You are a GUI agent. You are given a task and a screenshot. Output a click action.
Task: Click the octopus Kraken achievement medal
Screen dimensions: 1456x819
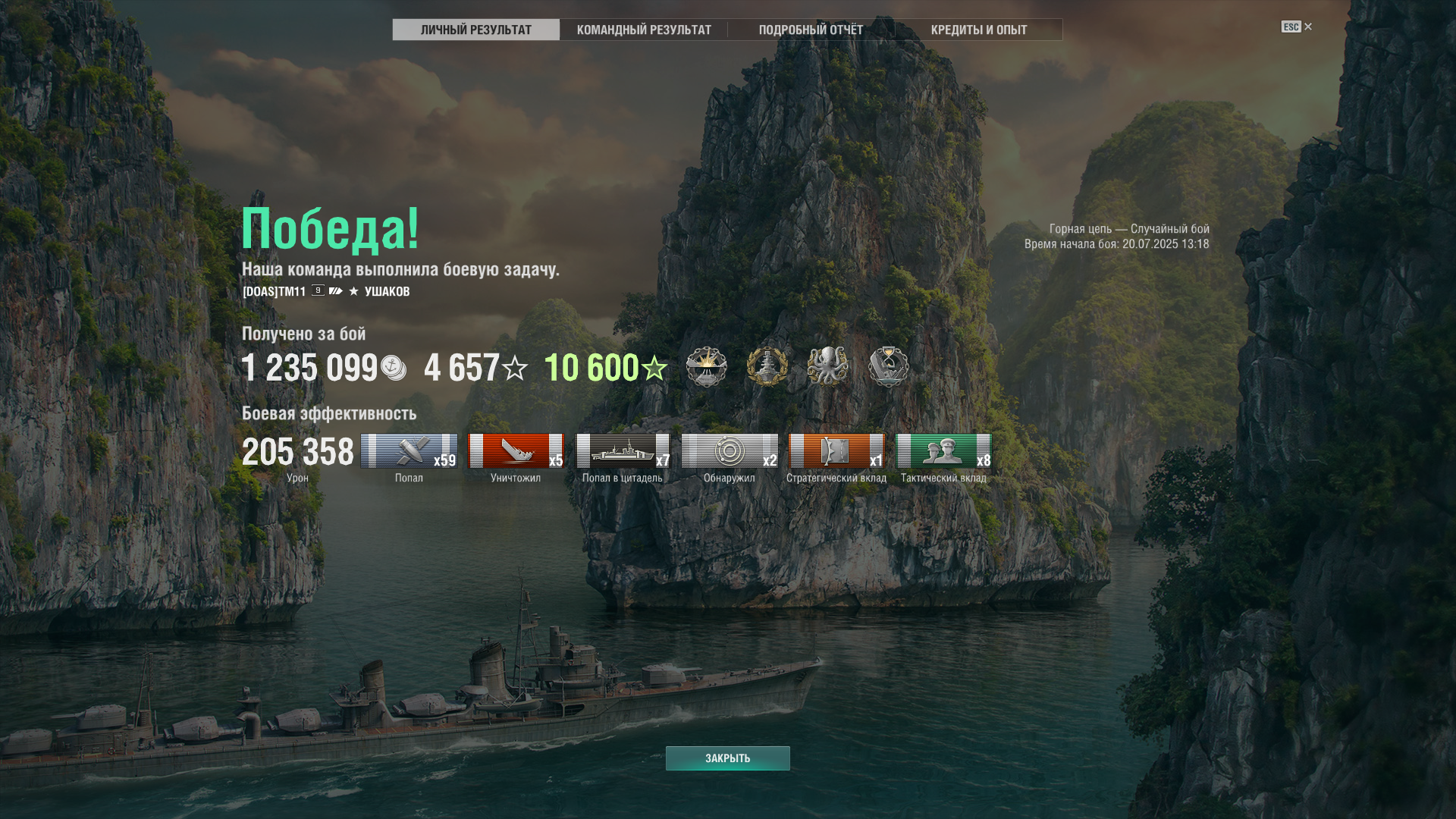[x=827, y=367]
